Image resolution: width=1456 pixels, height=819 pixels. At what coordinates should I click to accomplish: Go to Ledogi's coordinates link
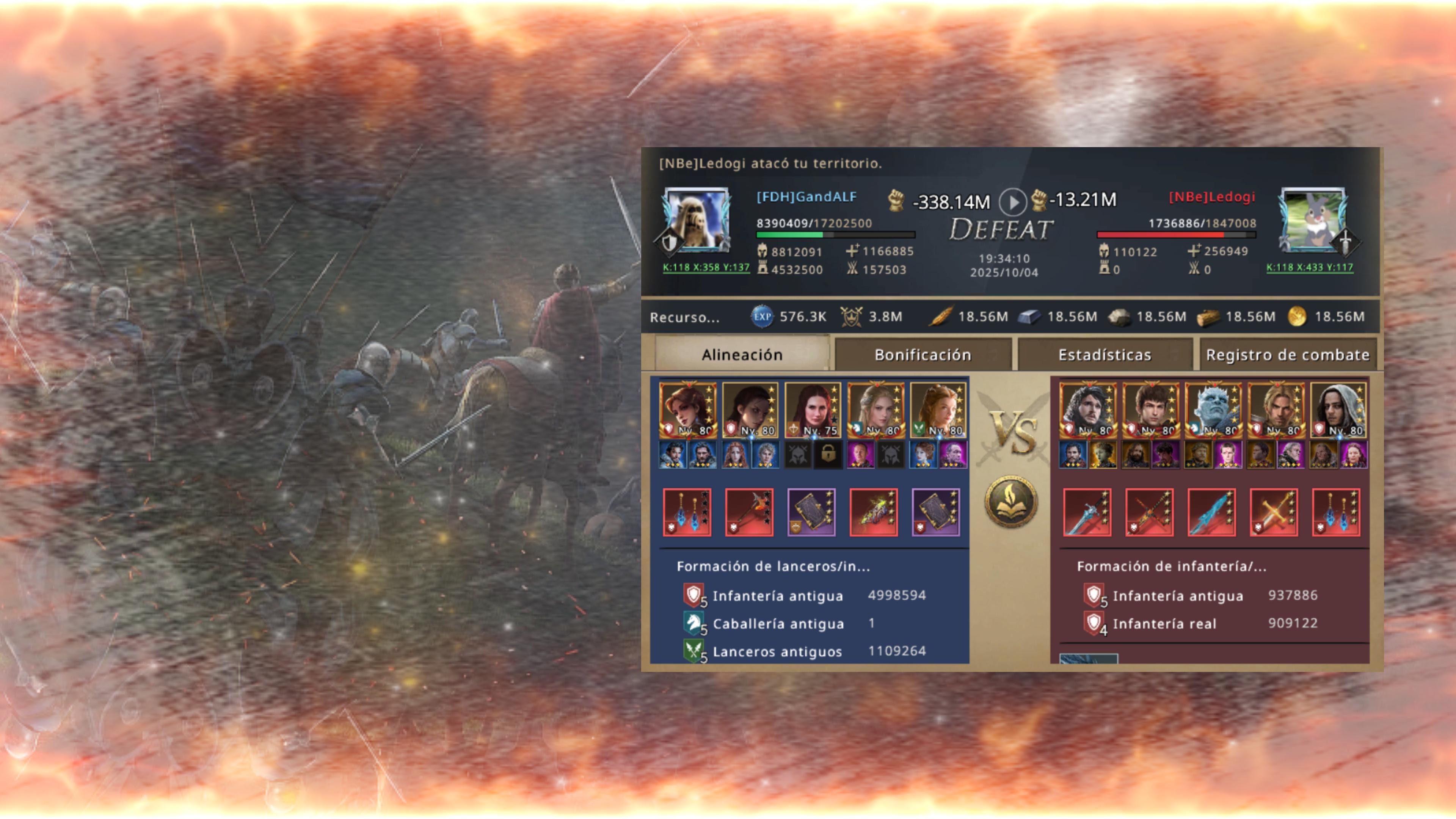(1310, 267)
